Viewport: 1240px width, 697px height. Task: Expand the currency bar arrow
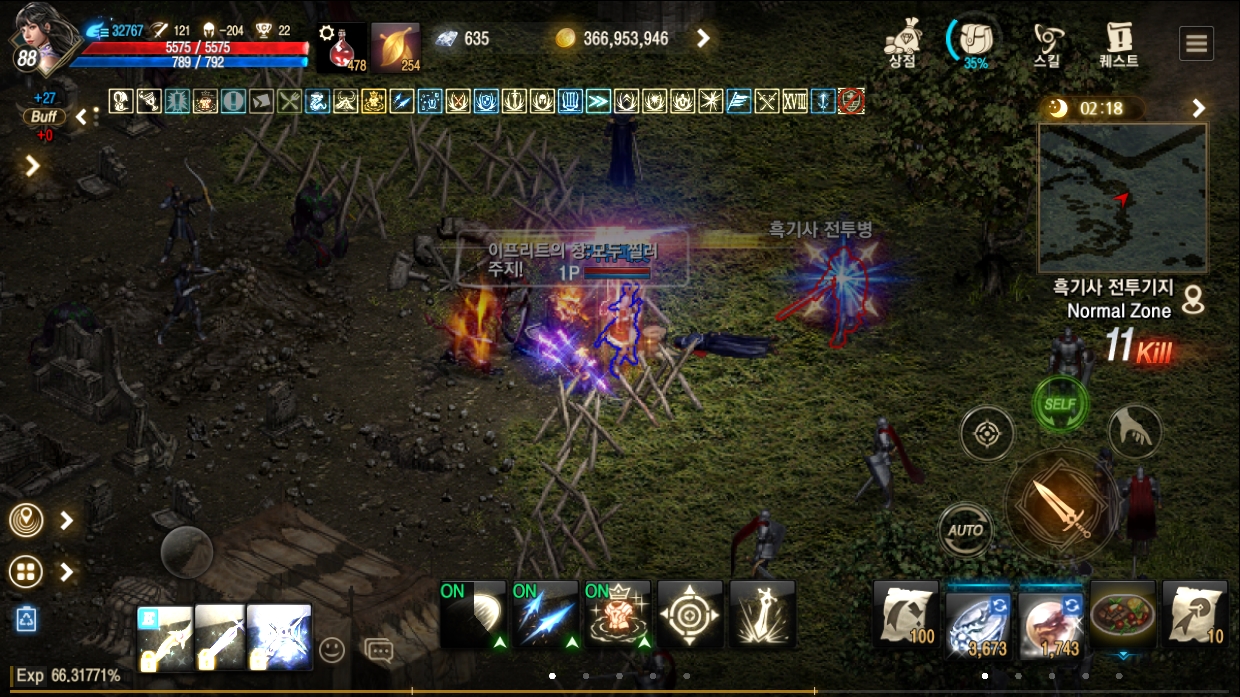coord(704,39)
